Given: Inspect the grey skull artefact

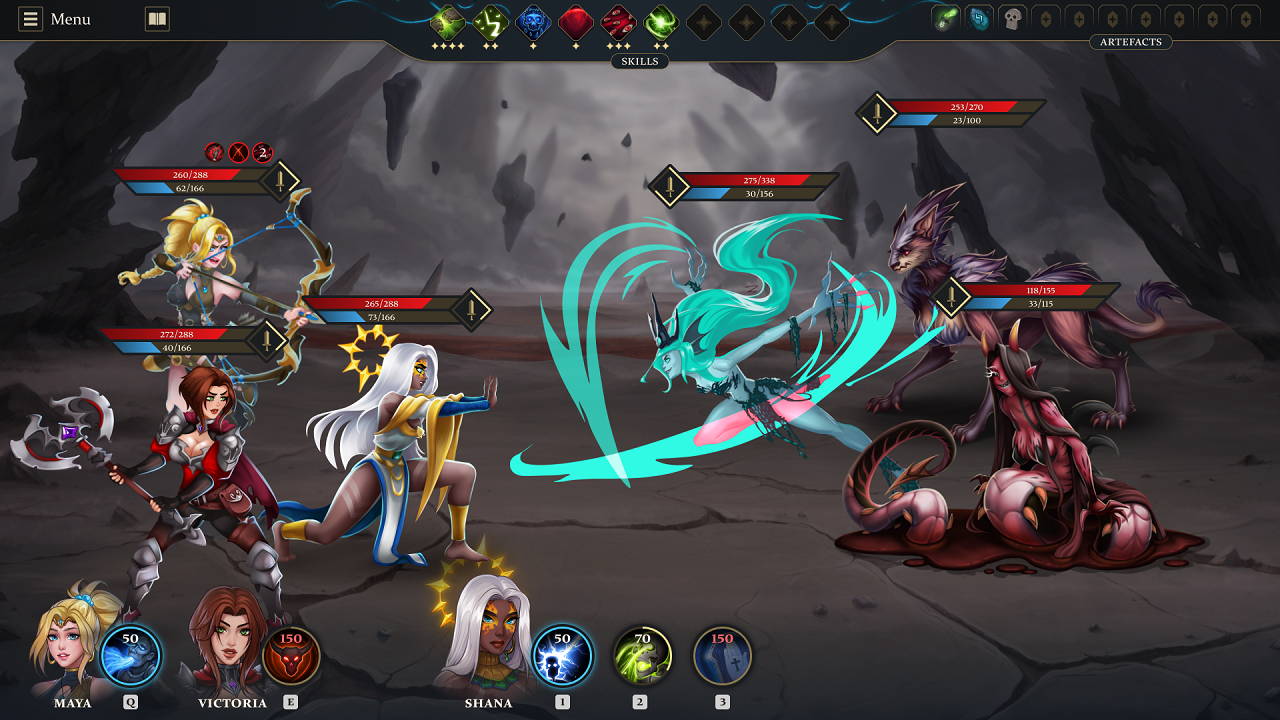Looking at the screenshot, I should click(x=1012, y=18).
